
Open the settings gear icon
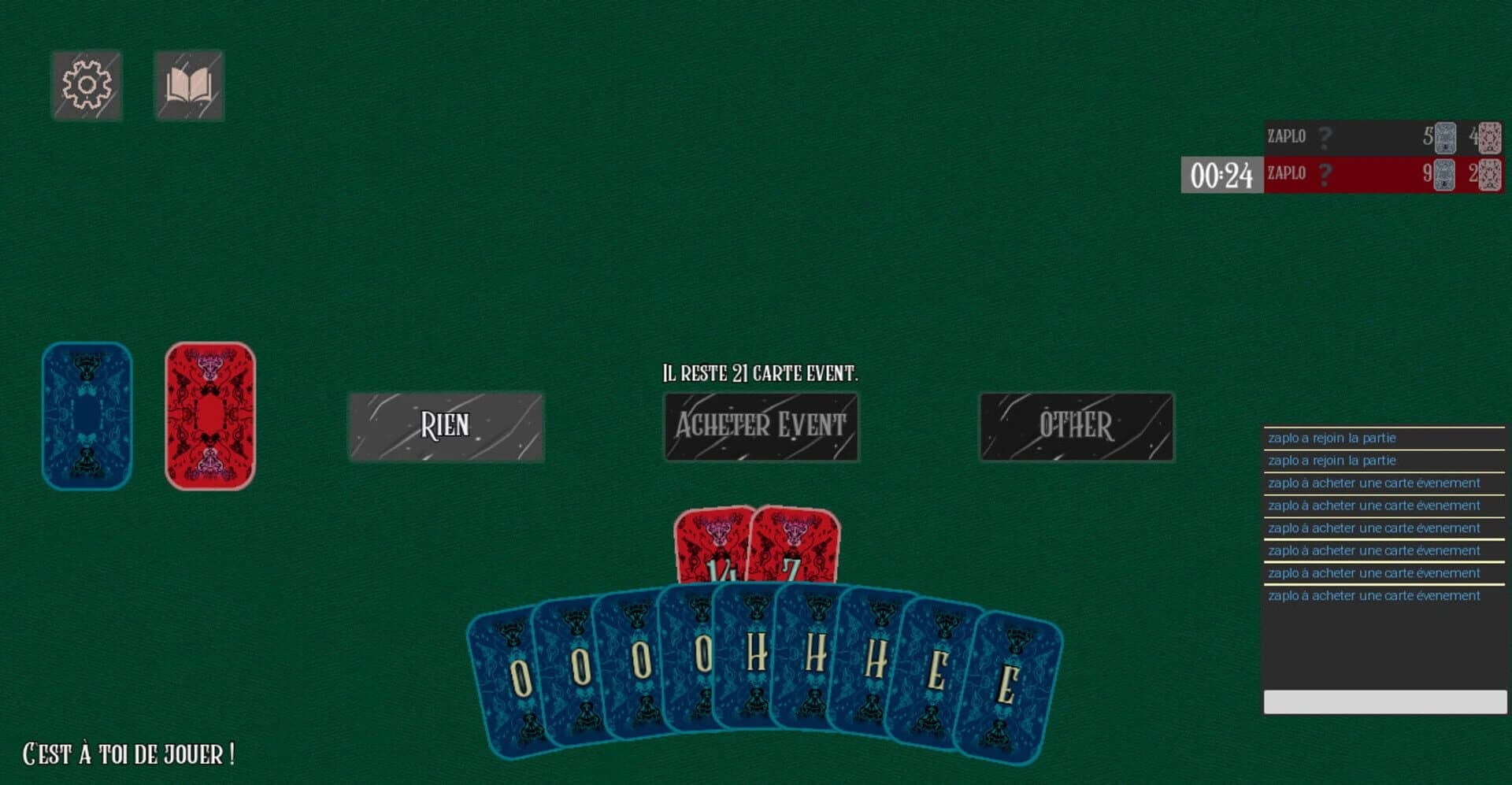coord(87,84)
